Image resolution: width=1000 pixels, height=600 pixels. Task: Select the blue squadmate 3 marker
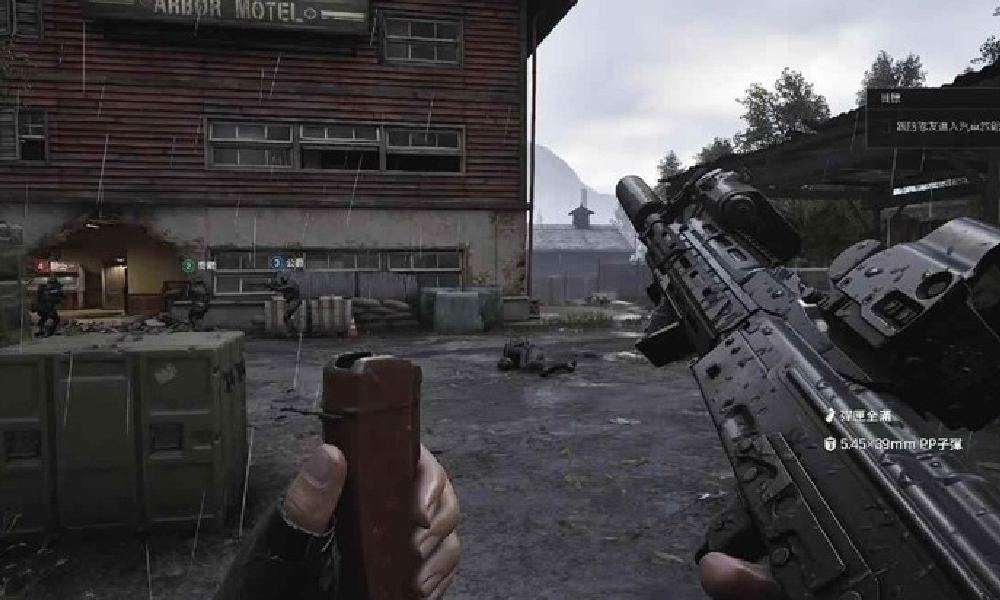pyautogui.click(x=275, y=263)
